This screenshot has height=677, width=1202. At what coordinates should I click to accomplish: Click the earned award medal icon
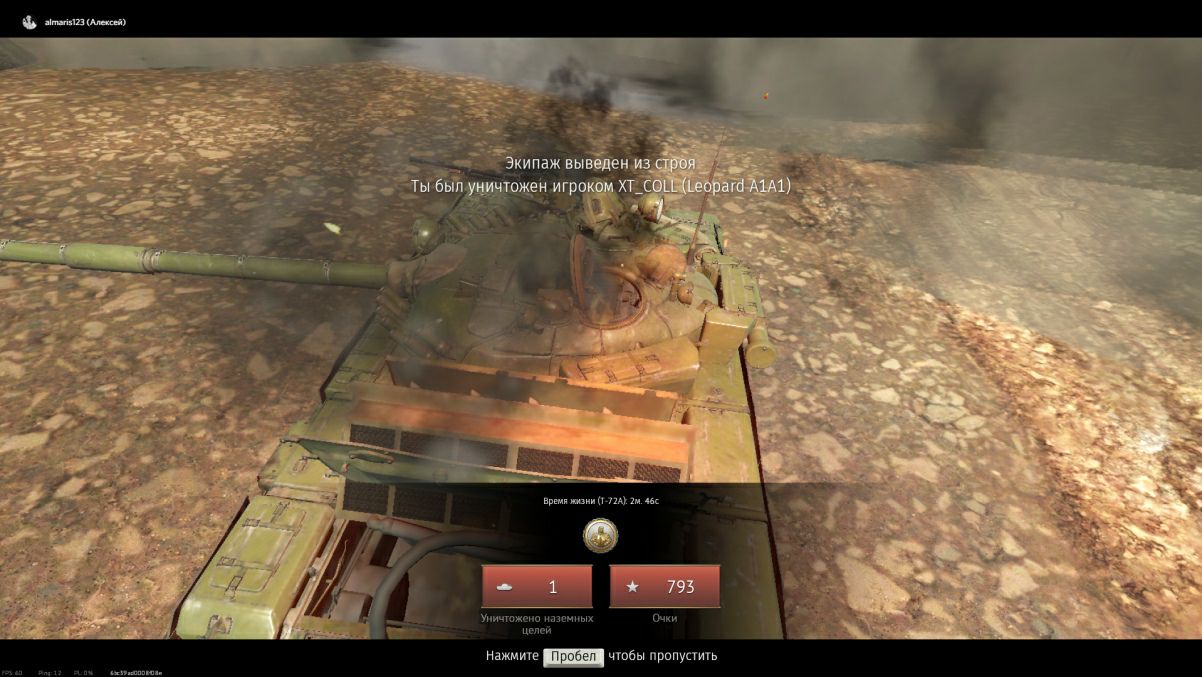coord(600,536)
